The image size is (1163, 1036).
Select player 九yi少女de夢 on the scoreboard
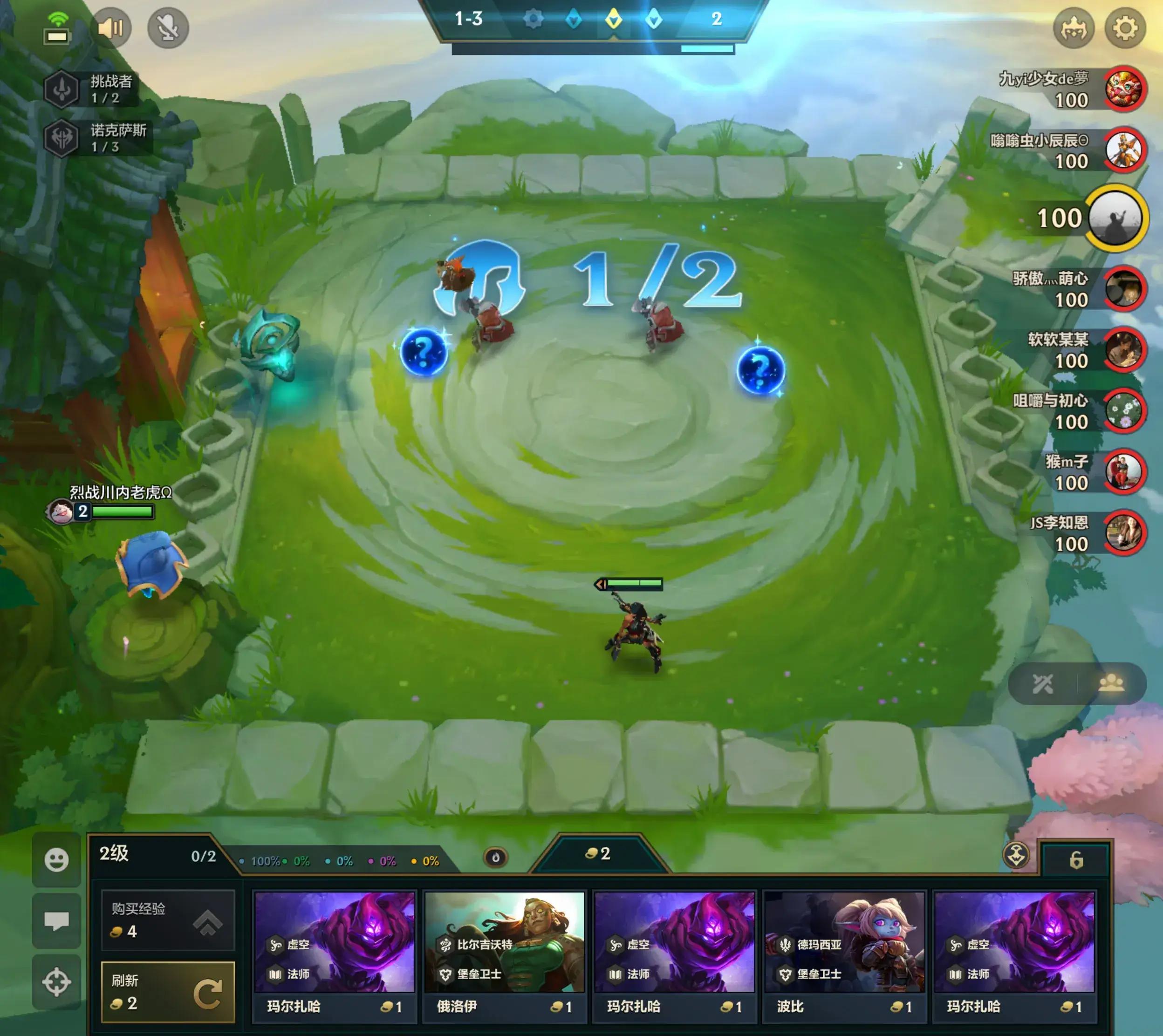click(x=1125, y=89)
